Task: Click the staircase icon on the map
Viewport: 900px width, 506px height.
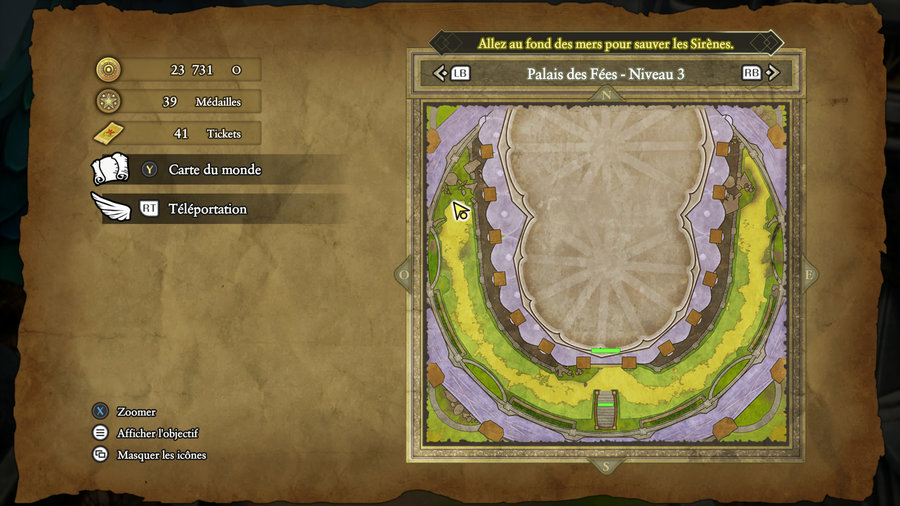Action: pos(607,409)
